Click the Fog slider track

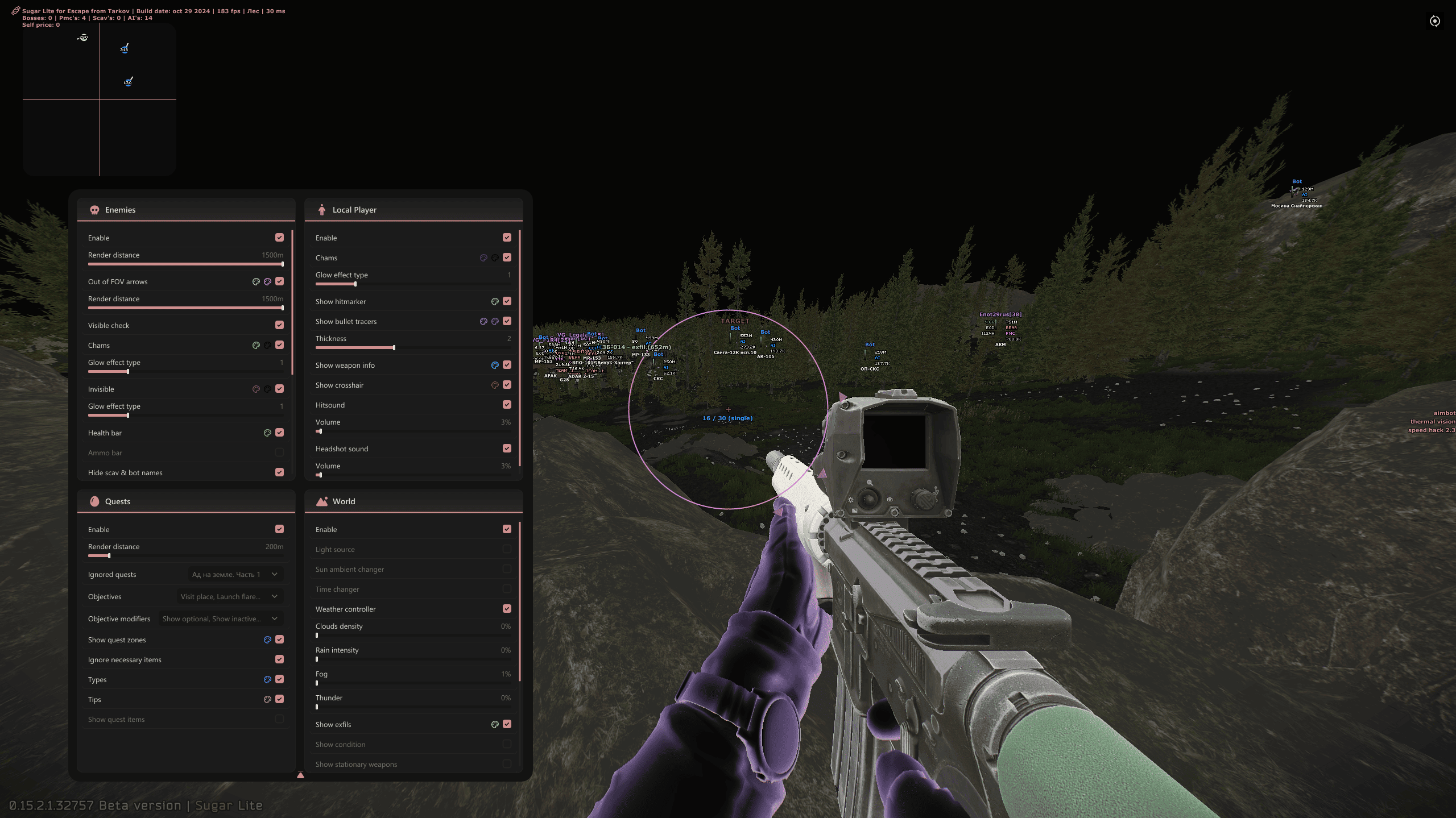pyautogui.click(x=413, y=683)
